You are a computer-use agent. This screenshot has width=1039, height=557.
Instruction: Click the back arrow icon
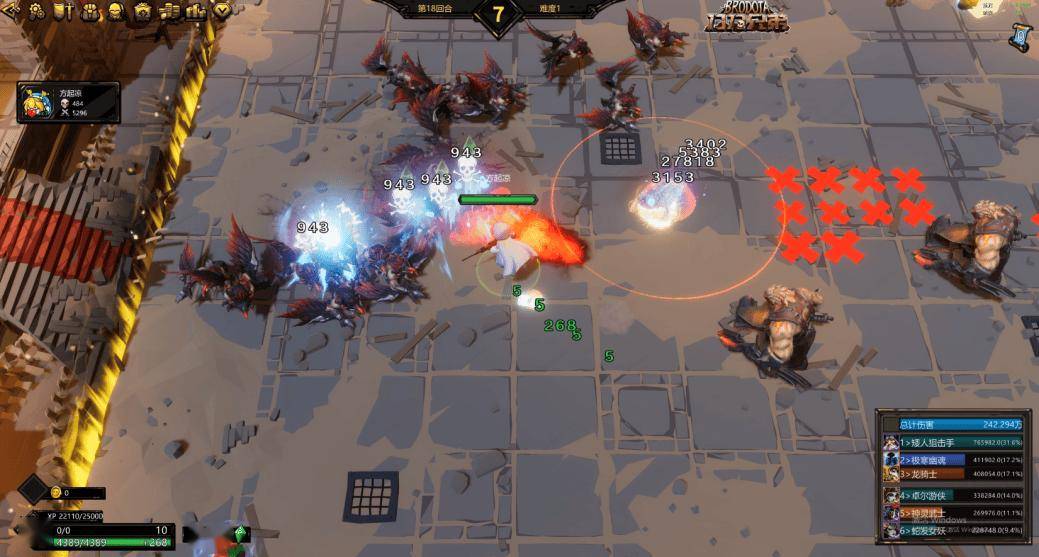(11, 11)
